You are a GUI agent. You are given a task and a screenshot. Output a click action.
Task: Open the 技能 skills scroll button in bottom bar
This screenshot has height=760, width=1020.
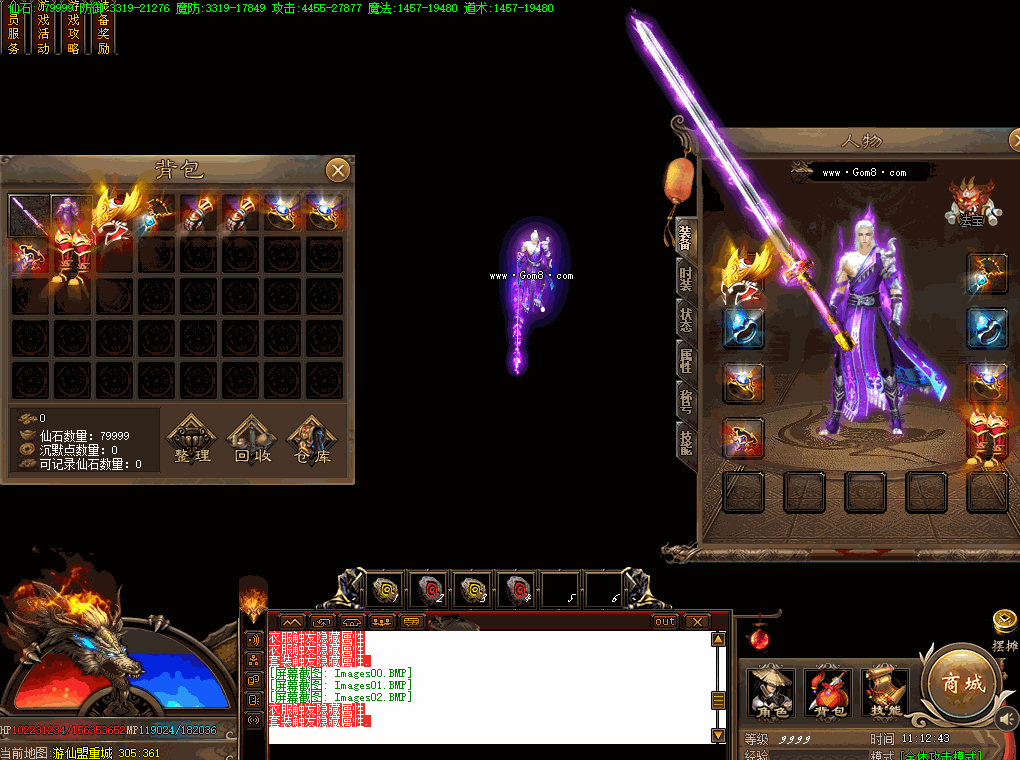pyautogui.click(x=885, y=691)
